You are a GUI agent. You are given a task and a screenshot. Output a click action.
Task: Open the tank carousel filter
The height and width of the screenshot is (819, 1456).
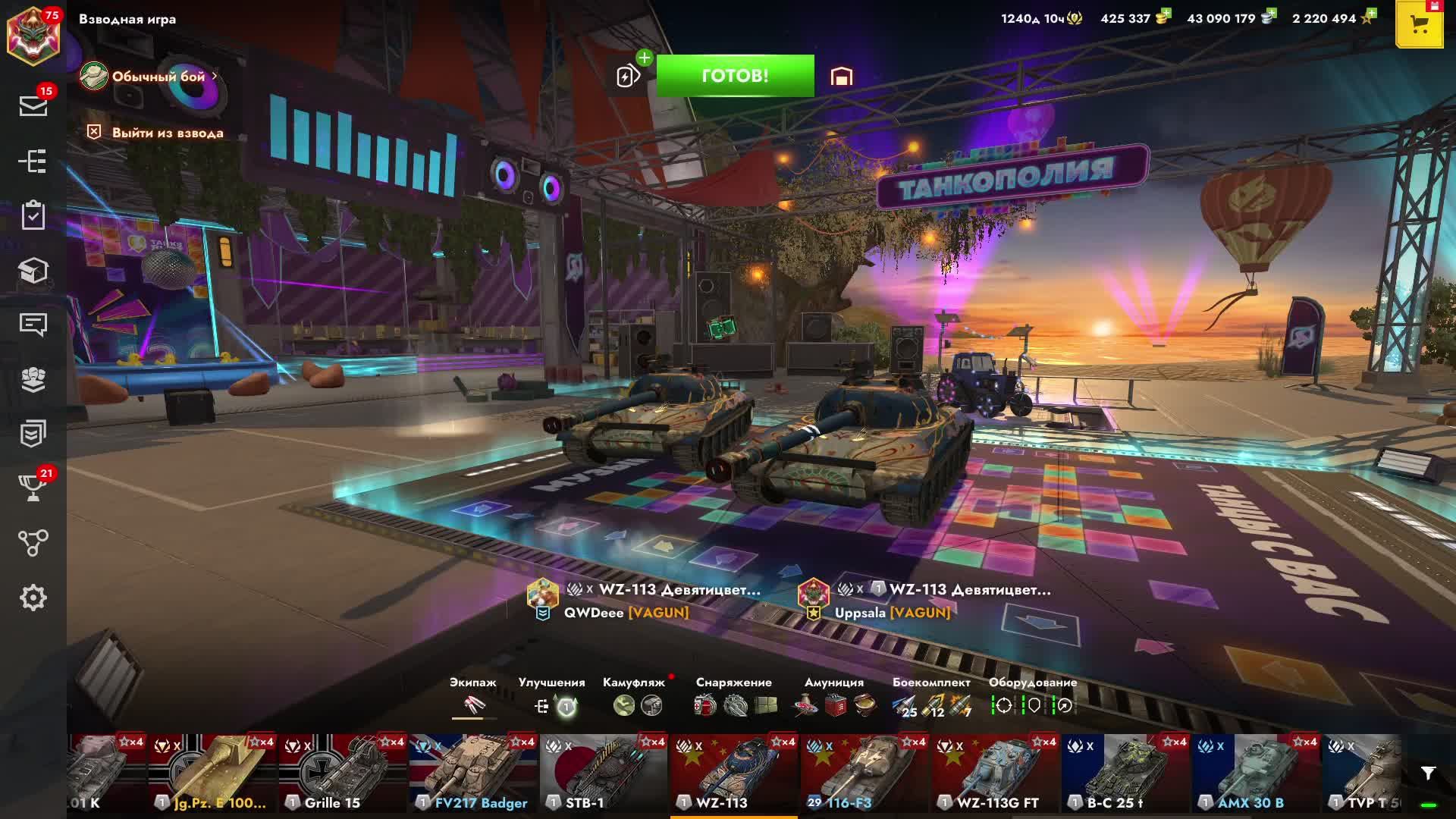coord(1428,773)
